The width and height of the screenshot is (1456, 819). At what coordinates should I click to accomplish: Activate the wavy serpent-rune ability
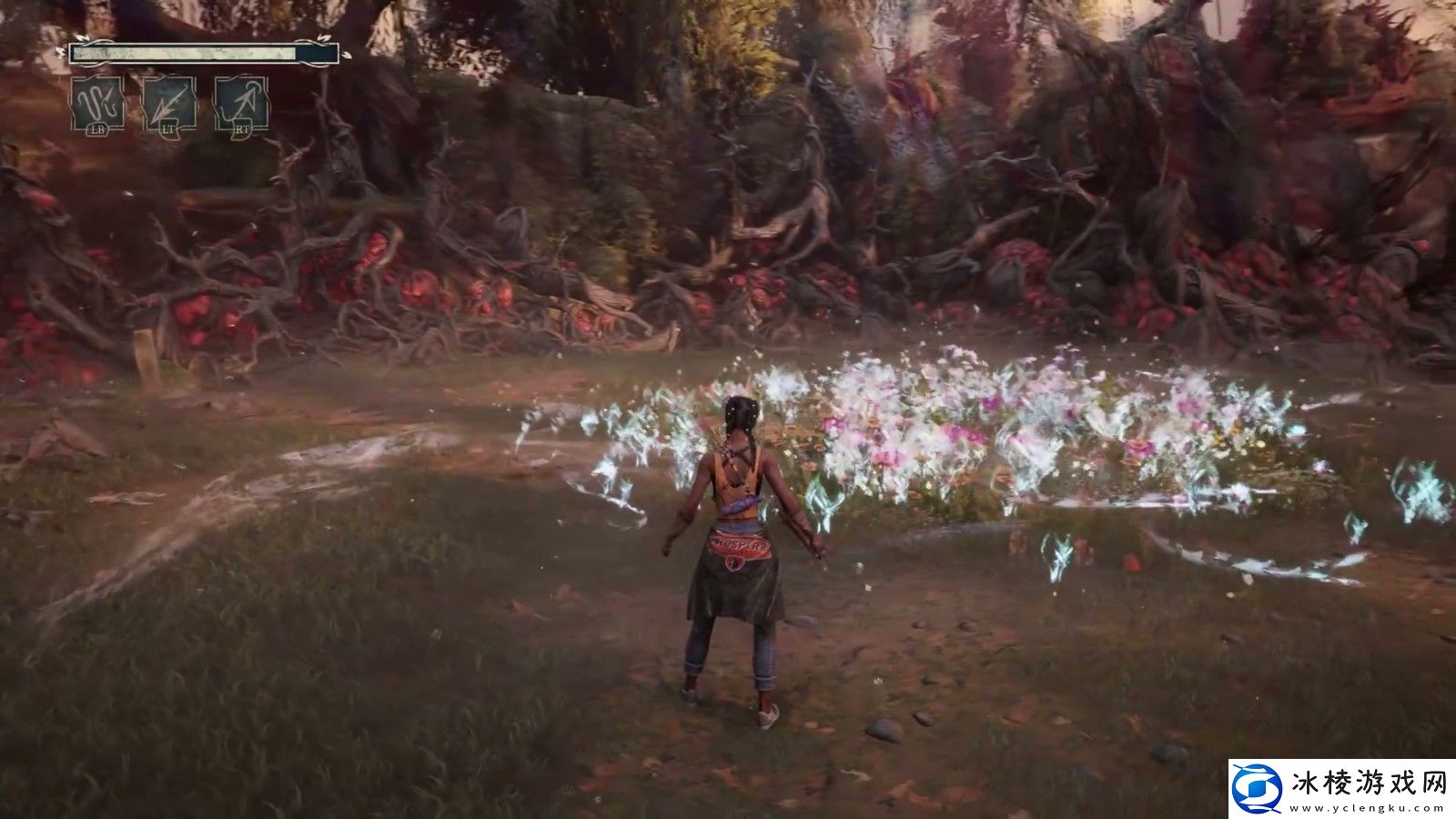(98, 104)
